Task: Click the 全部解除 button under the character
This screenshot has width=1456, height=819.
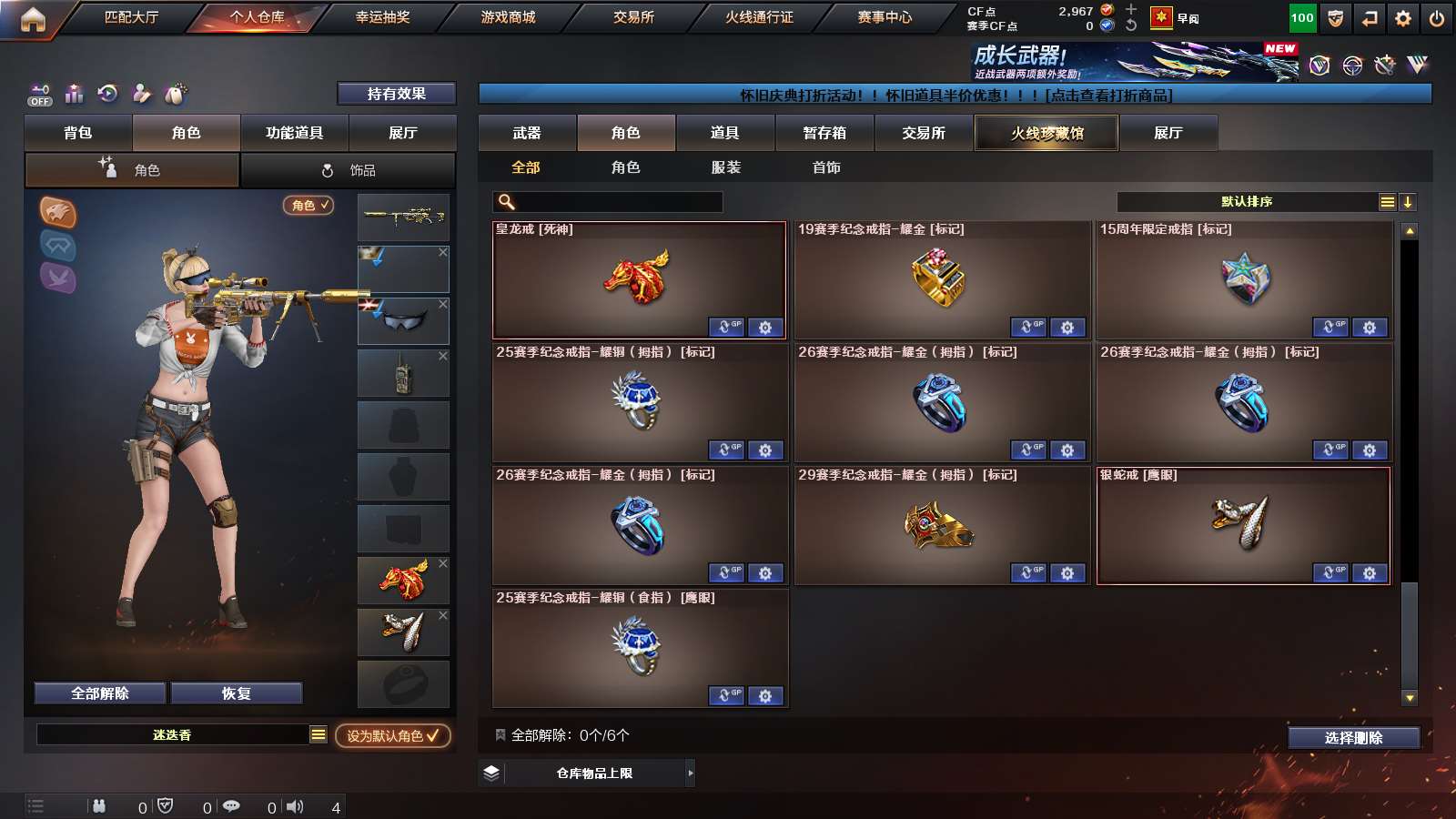Action: 99,693
